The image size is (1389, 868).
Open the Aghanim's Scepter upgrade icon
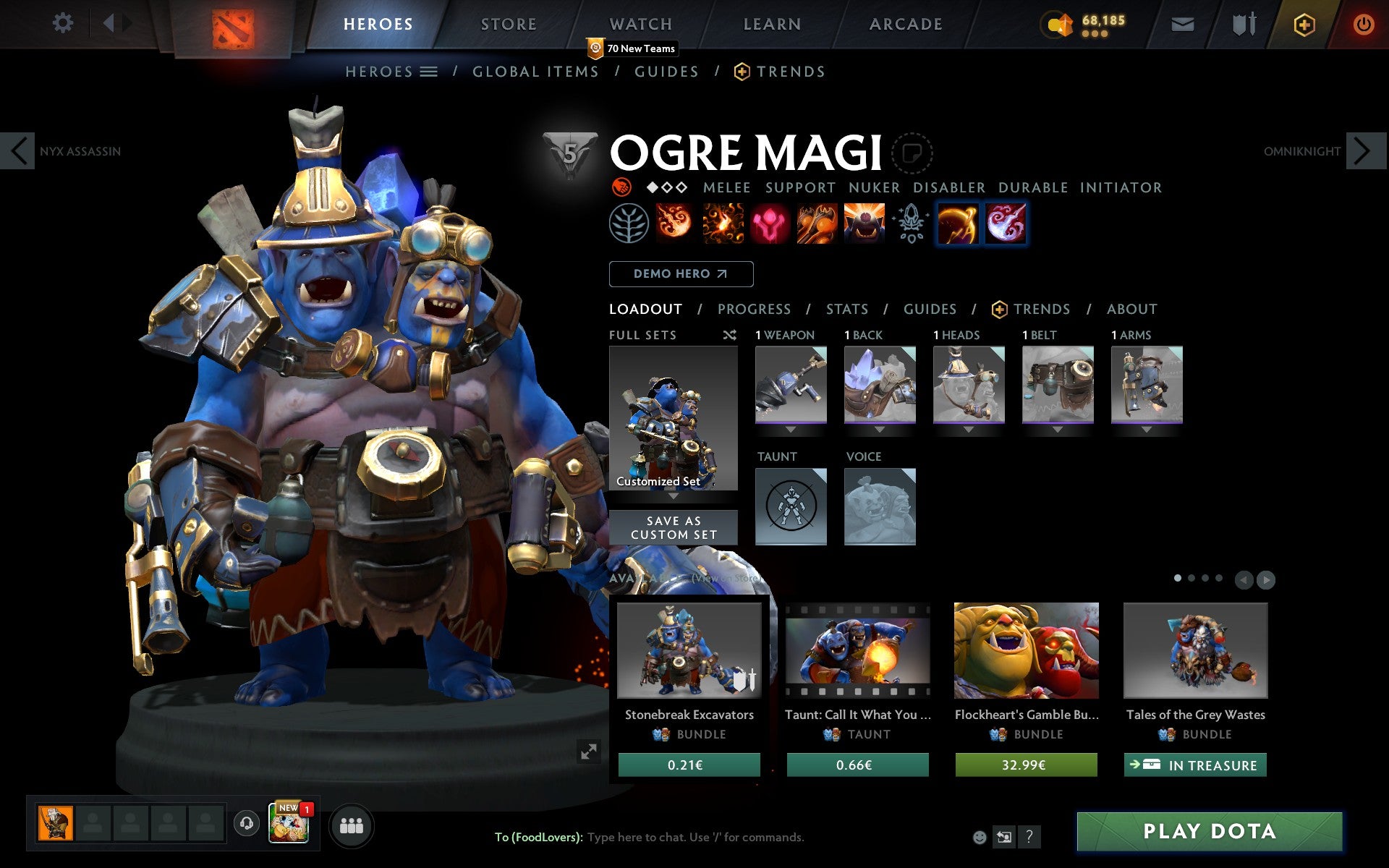(911, 224)
